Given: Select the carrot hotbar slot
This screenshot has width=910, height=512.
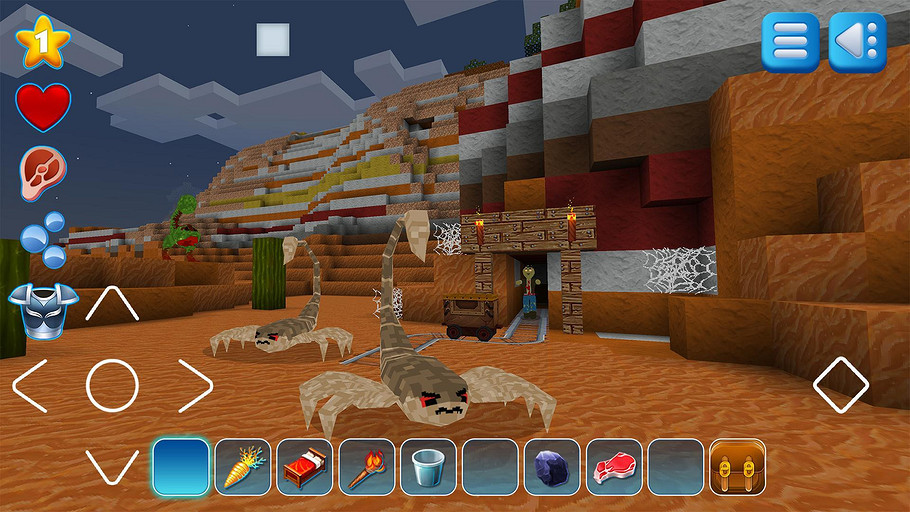Looking at the screenshot, I should click(x=243, y=467).
